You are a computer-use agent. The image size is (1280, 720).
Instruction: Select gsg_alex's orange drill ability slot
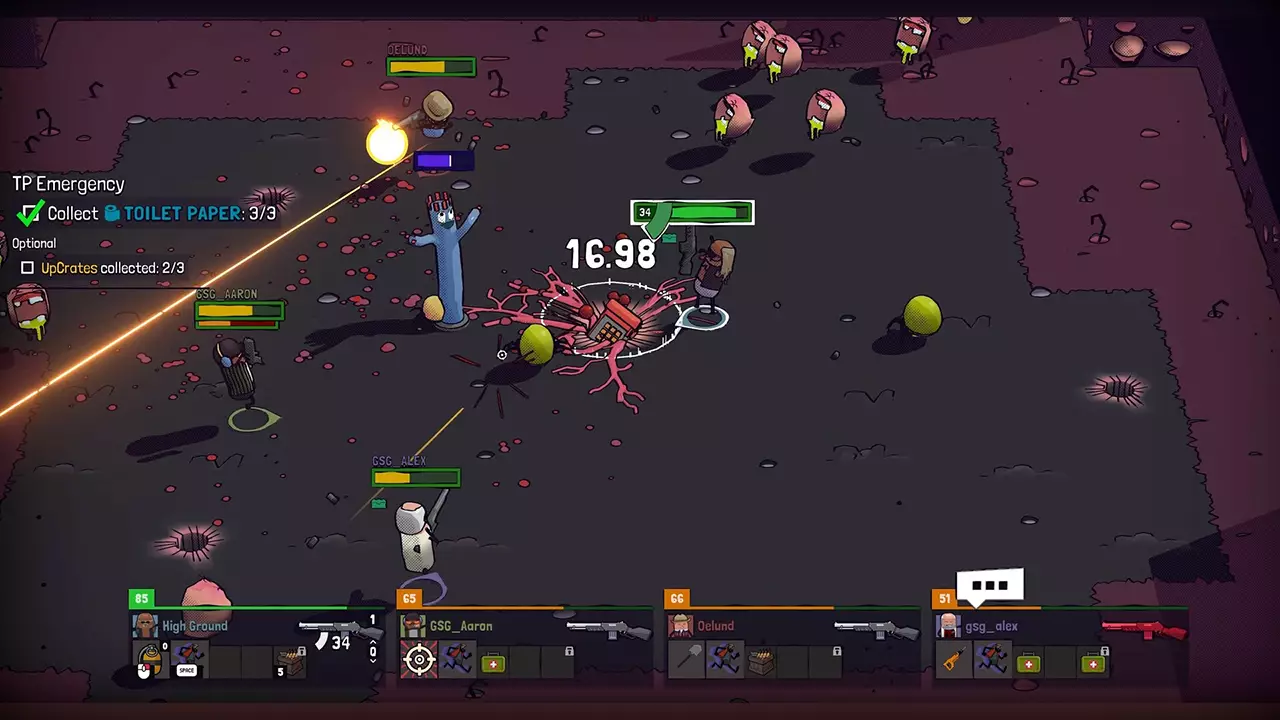click(x=954, y=660)
